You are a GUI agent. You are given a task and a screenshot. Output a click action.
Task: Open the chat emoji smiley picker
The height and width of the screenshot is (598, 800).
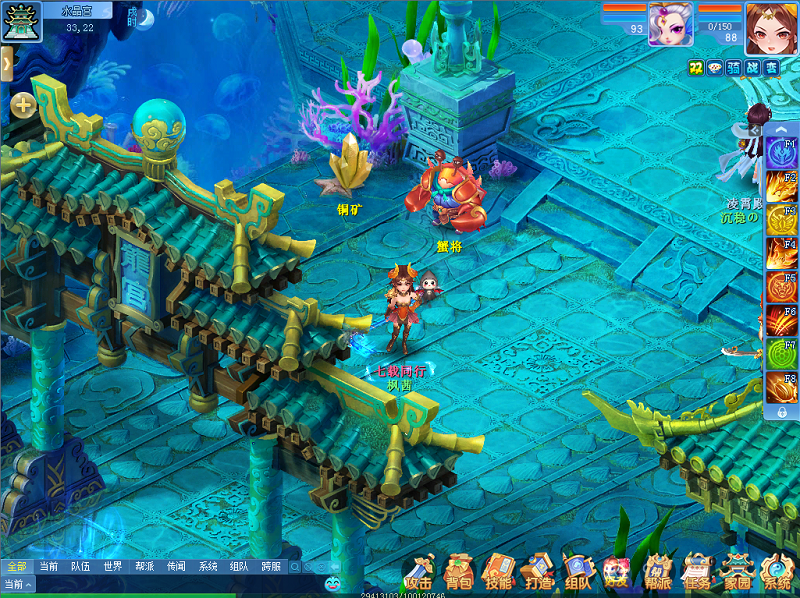(x=332, y=582)
